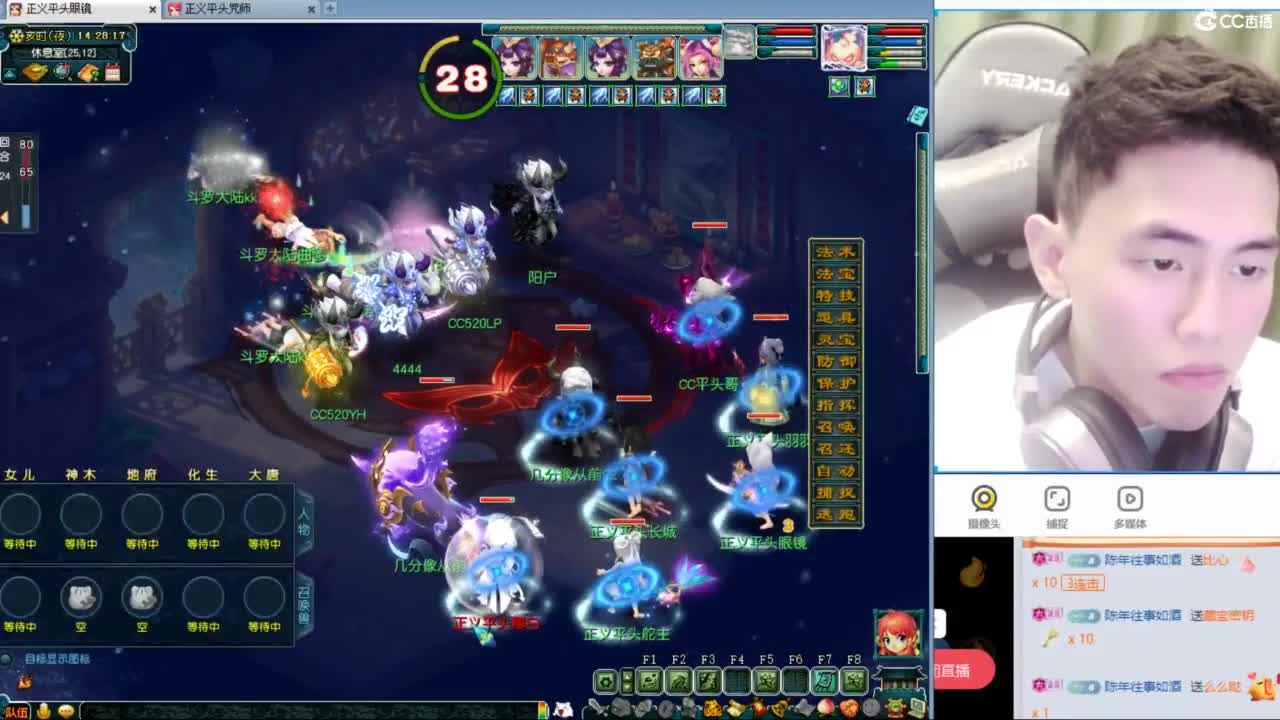Open the item bag icon
This screenshot has width=1280, height=720.
pos(34,72)
